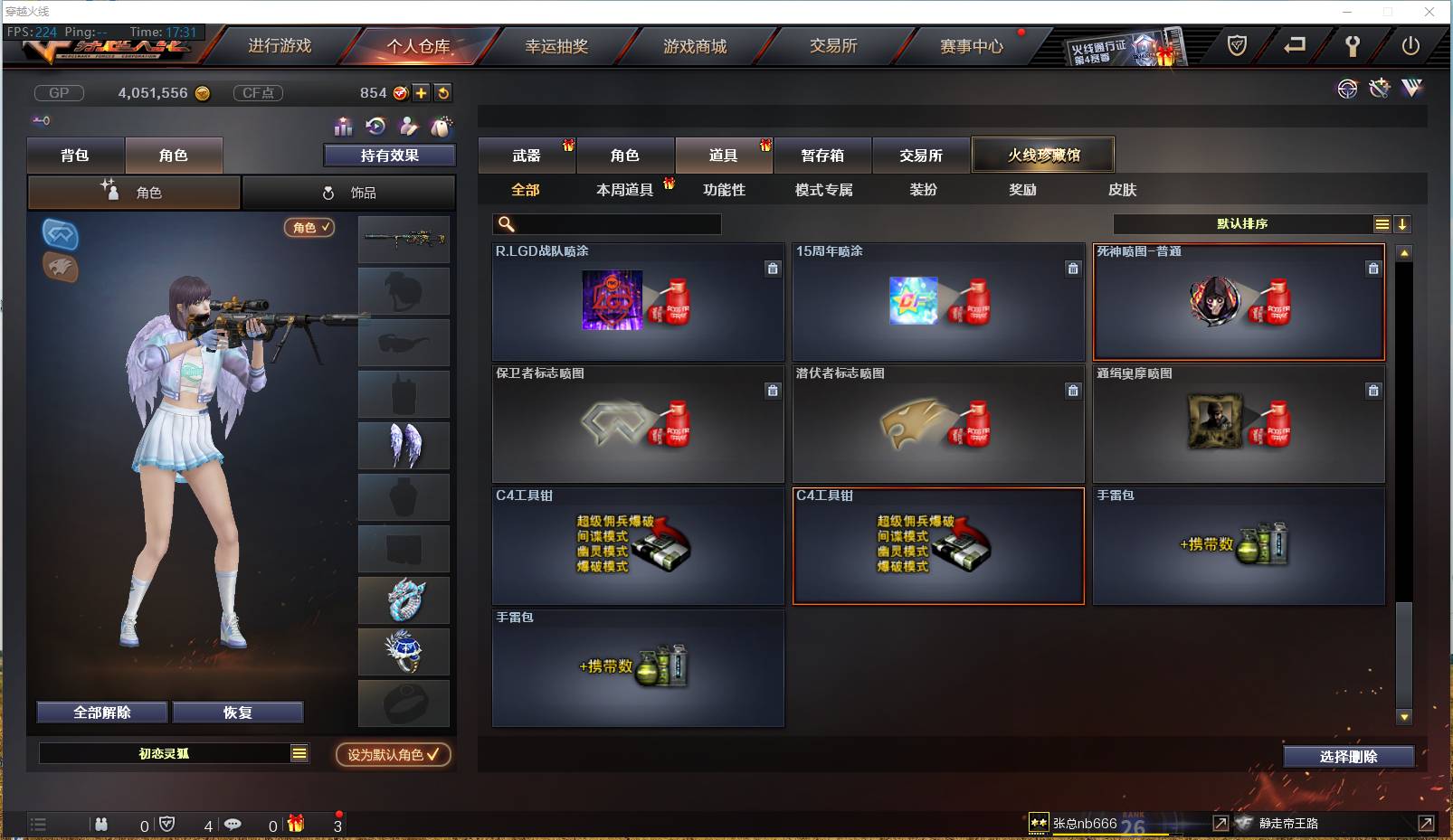
Task: Click the power logout icon at top right
Action: [1410, 45]
